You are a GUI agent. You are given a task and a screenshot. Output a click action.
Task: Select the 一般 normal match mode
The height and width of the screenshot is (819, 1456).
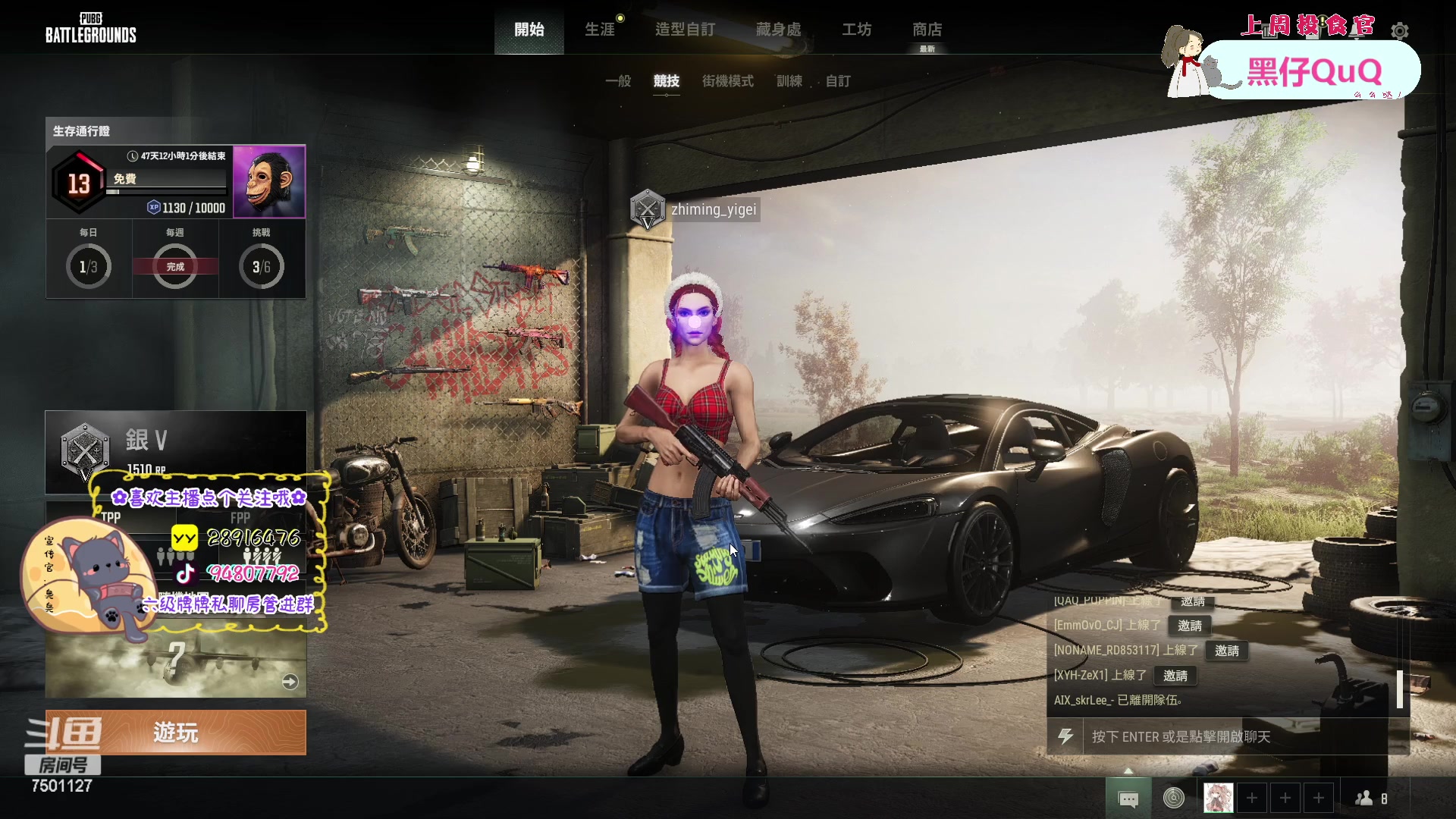(618, 81)
